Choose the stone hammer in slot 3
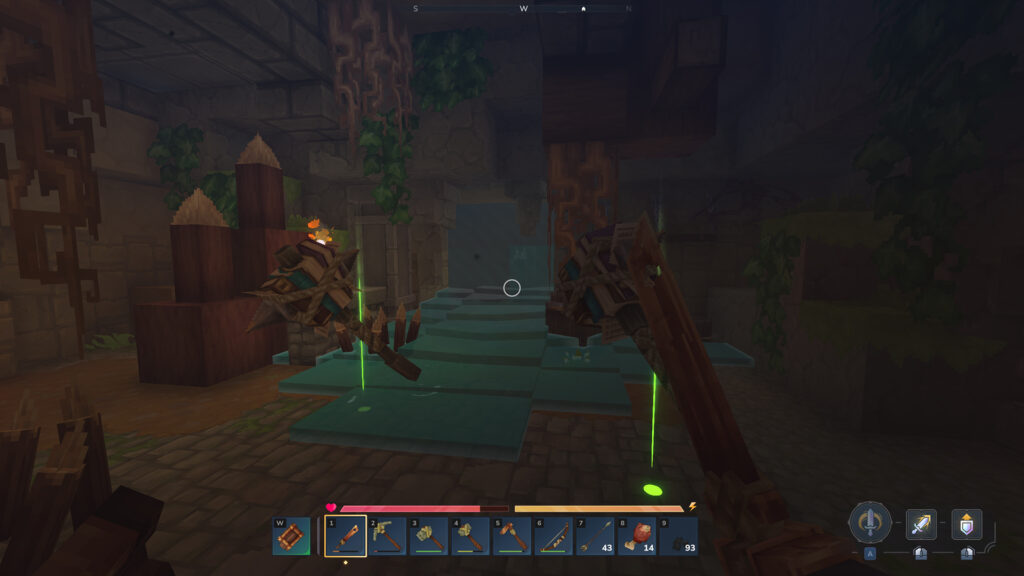The width and height of the screenshot is (1024, 576). [x=429, y=536]
